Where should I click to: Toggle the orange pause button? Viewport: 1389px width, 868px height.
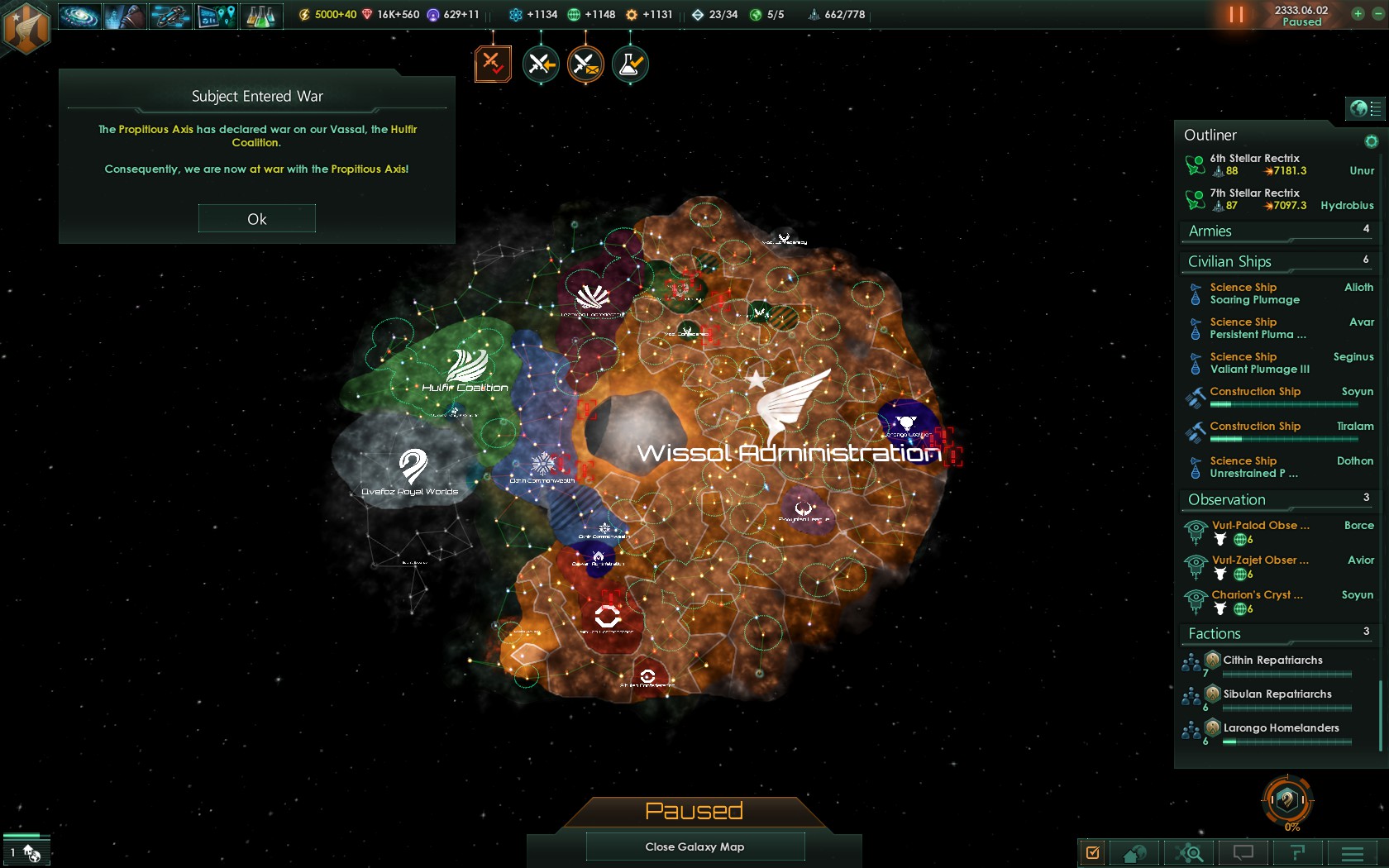pyautogui.click(x=1236, y=15)
